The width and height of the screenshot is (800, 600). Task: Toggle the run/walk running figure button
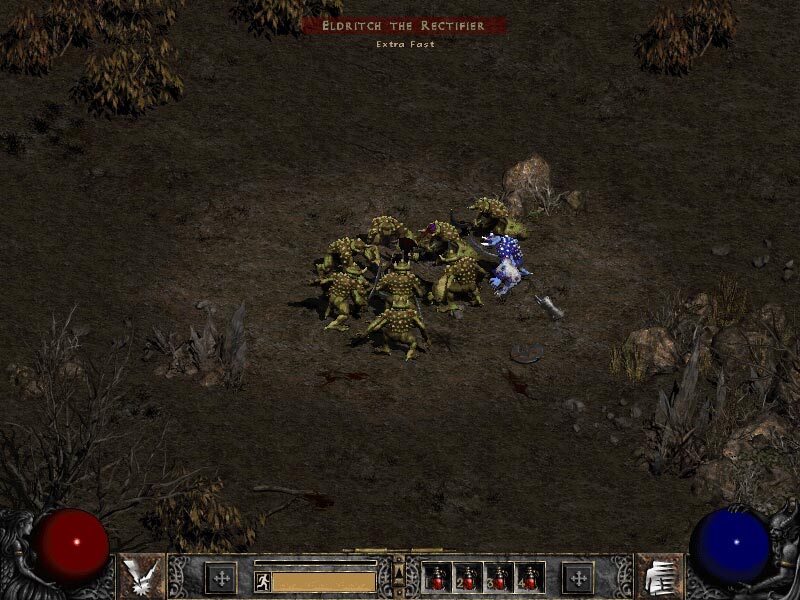click(x=262, y=580)
